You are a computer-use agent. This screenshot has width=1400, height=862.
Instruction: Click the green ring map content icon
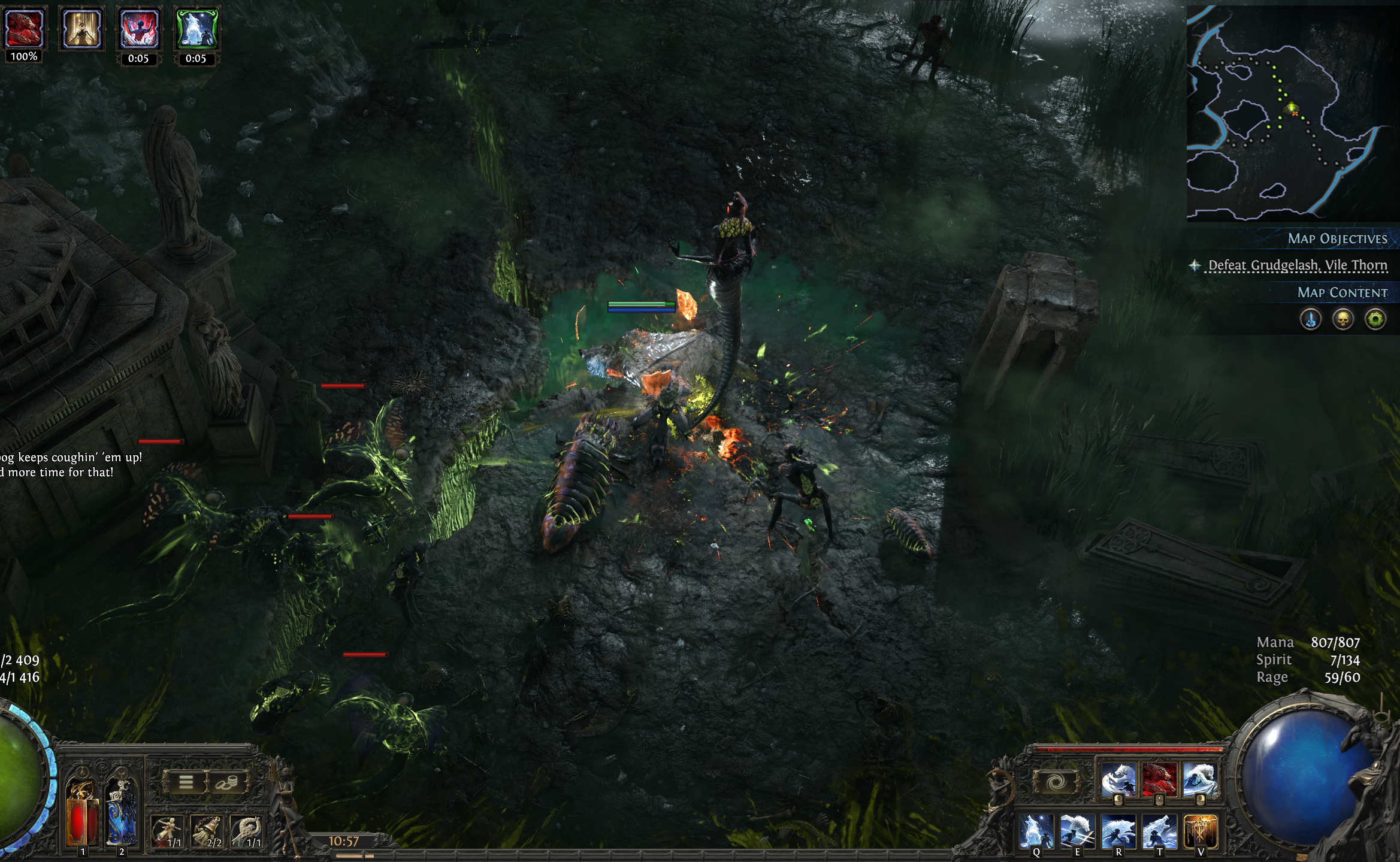(x=1375, y=319)
